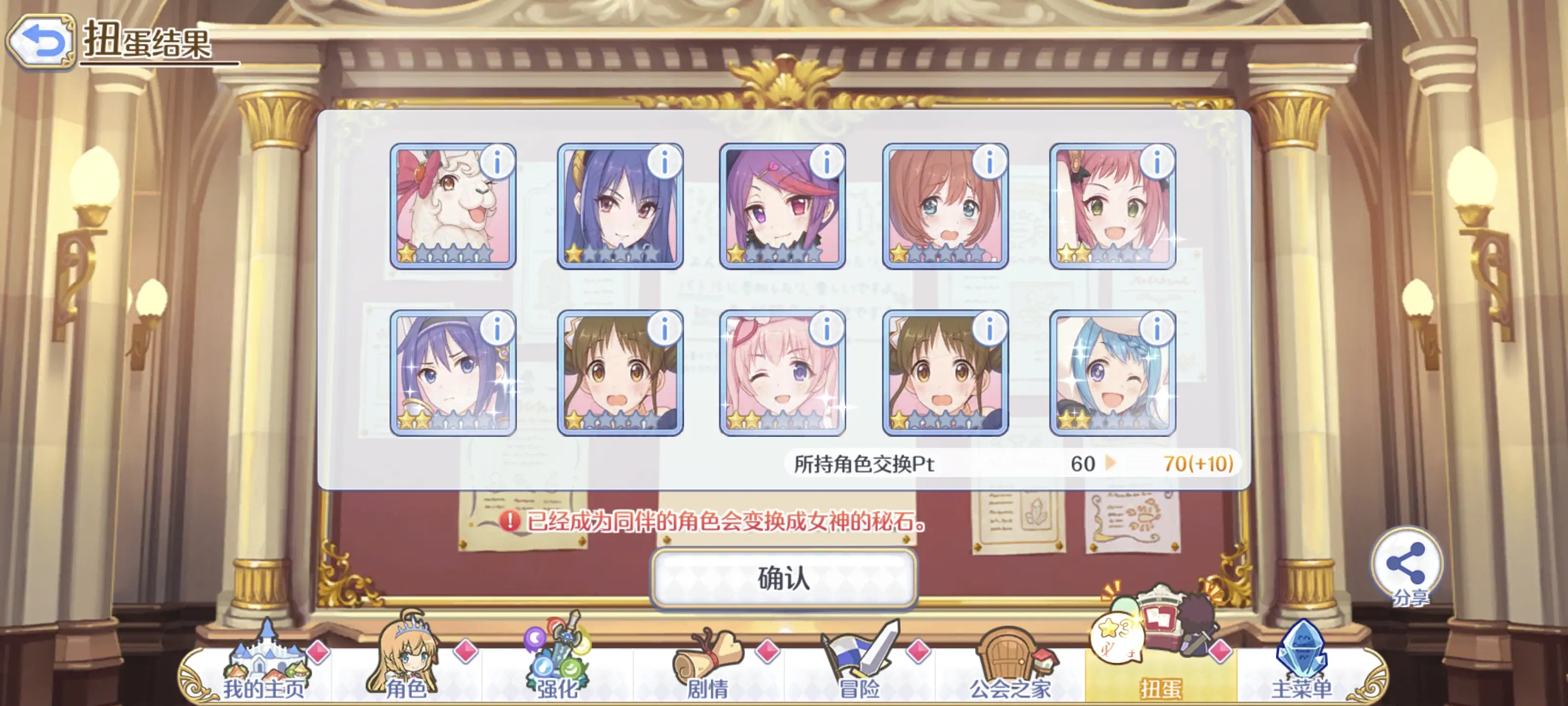Choose the headband-wearing purple-haired character card
This screenshot has width=1568, height=706.
pyautogui.click(x=452, y=373)
